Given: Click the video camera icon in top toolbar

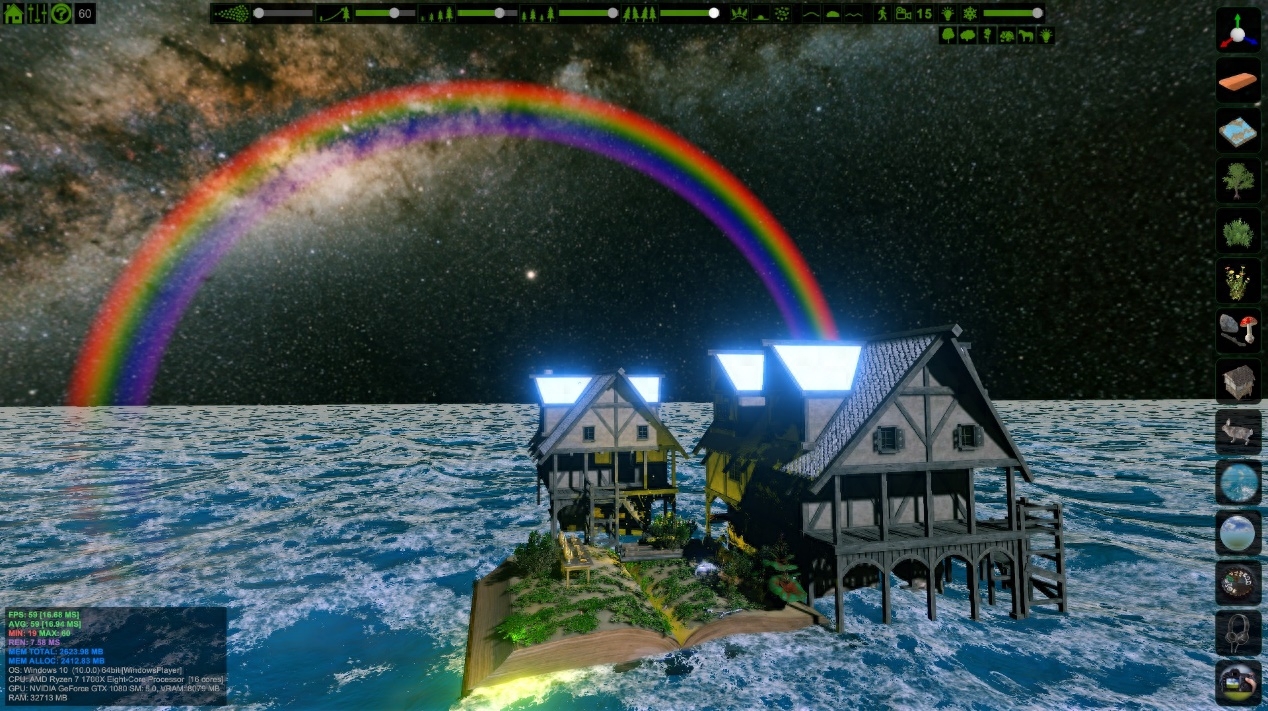Looking at the screenshot, I should point(904,14).
